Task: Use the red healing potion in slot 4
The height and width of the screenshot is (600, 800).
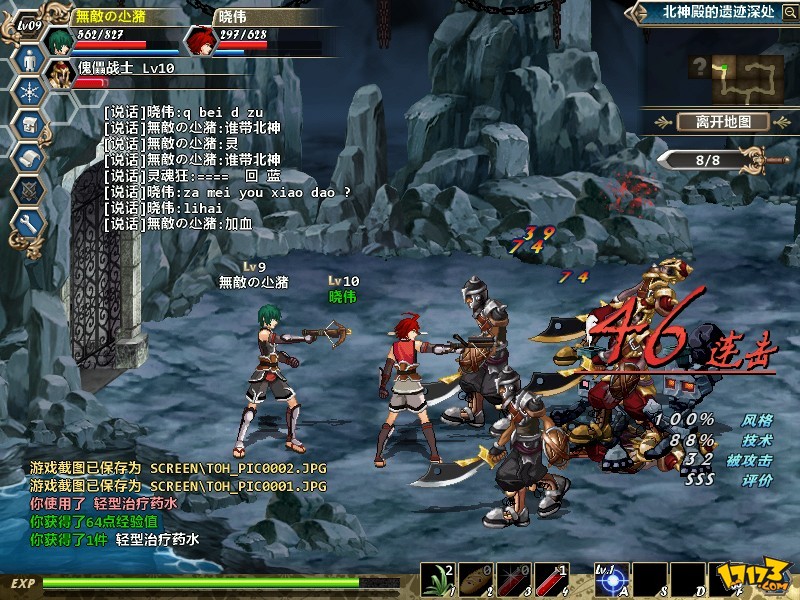Action: (x=549, y=577)
